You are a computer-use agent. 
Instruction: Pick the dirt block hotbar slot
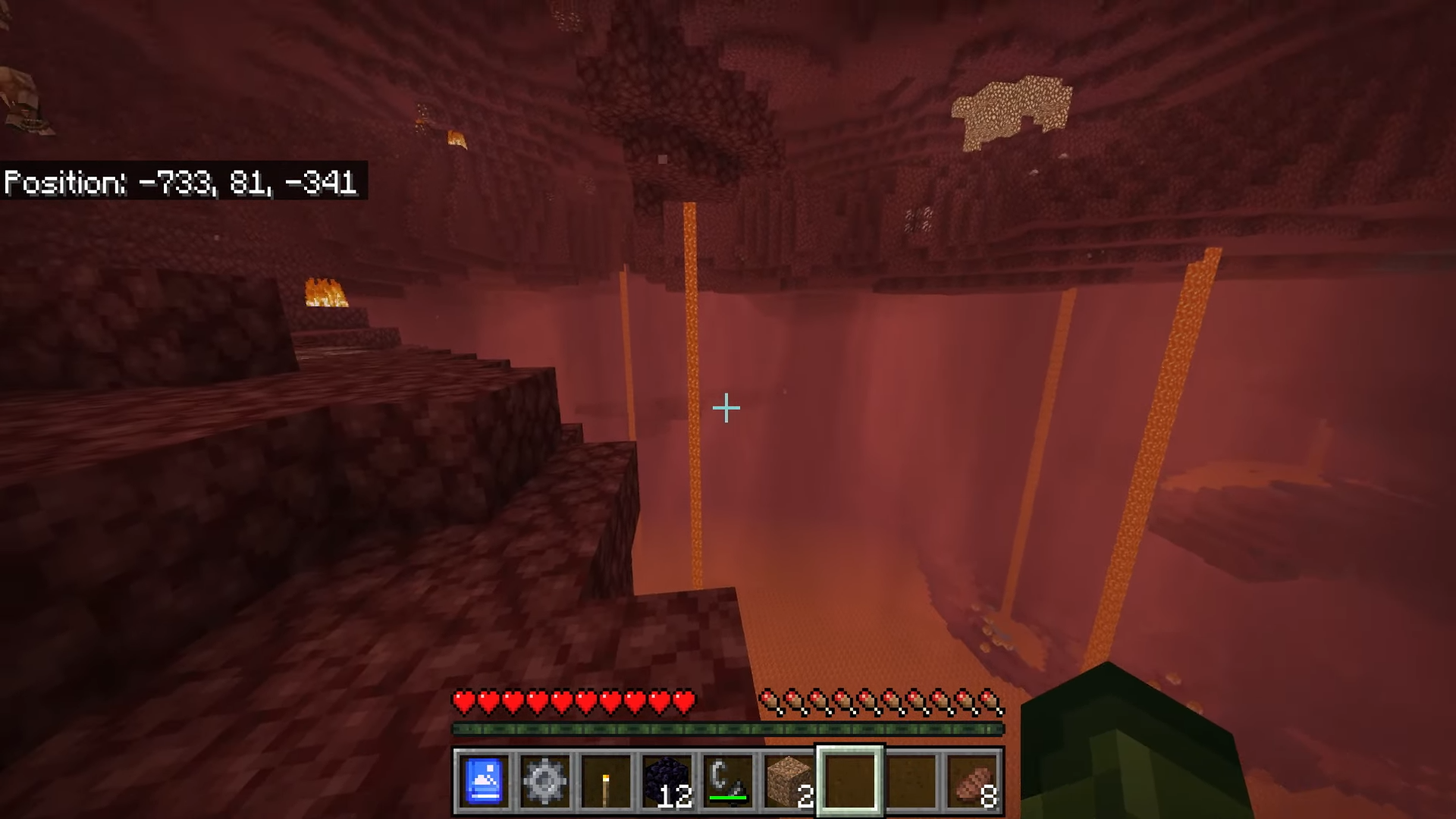789,781
